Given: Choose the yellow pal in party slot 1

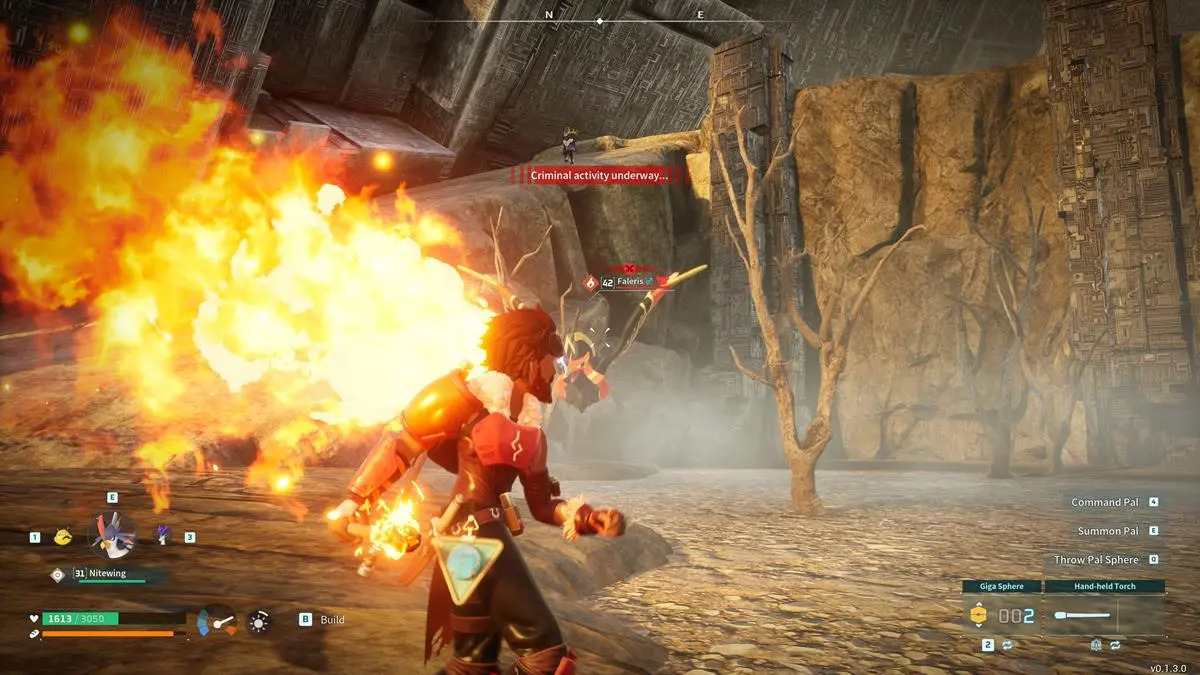Looking at the screenshot, I should click(x=63, y=537).
